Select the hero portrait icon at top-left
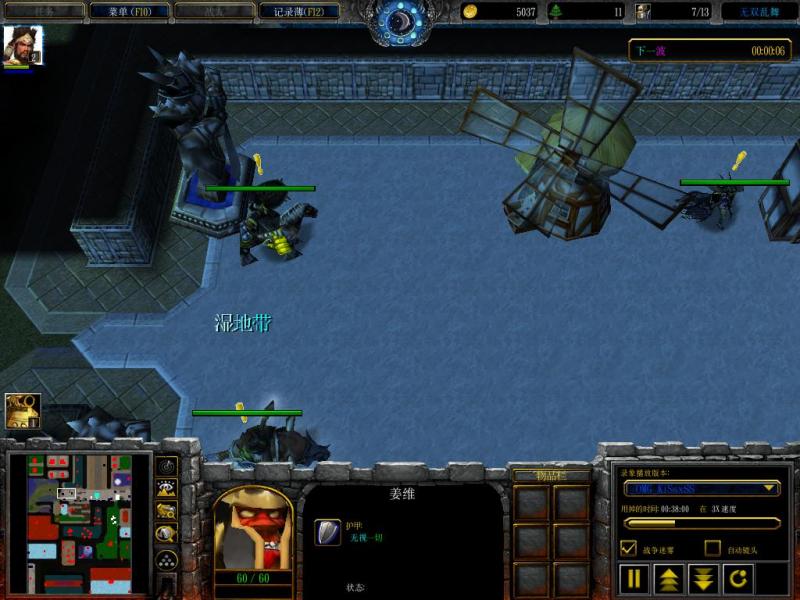Viewport: 800px width, 600px height. [x=22, y=46]
